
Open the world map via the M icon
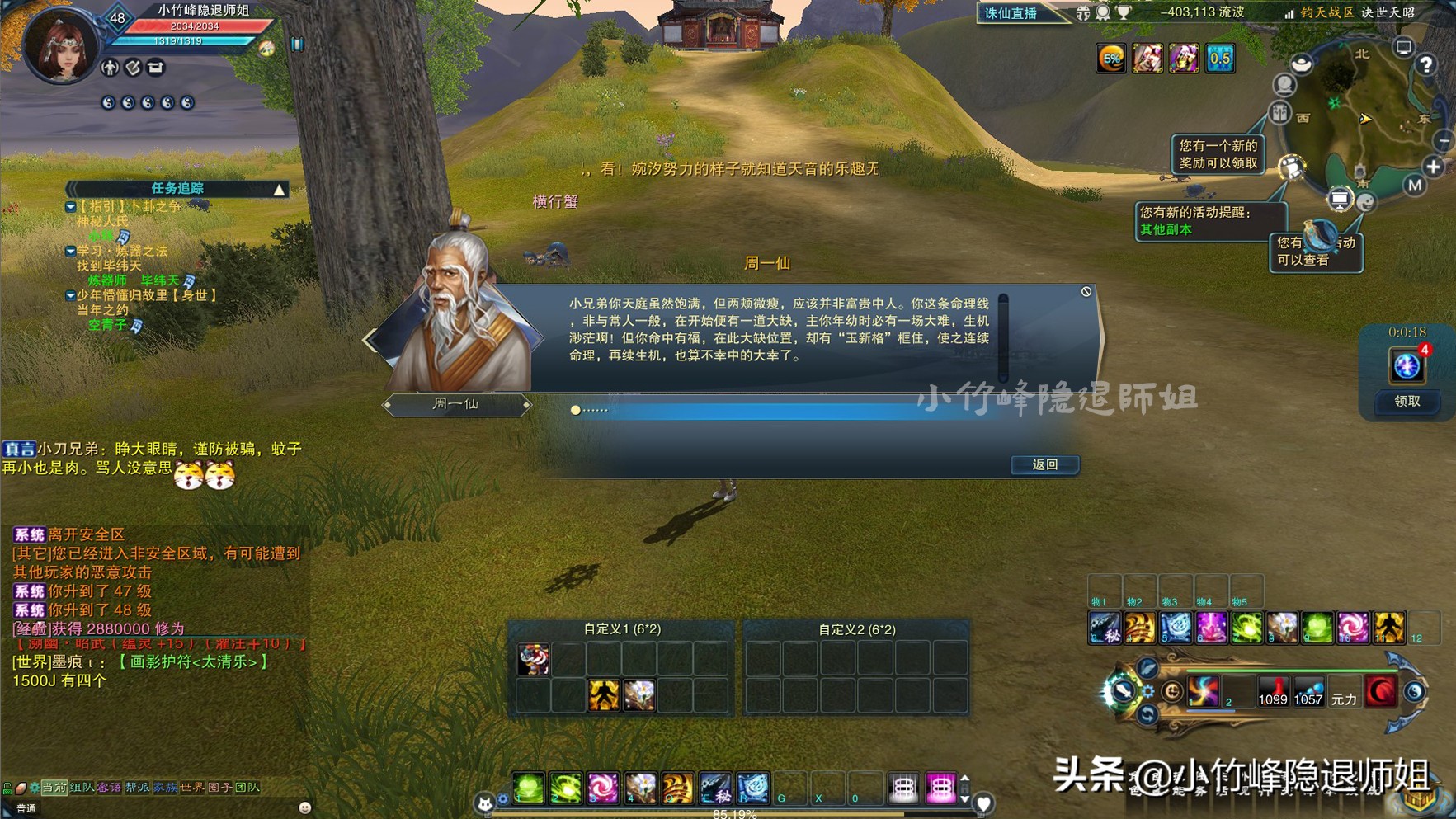(1416, 184)
